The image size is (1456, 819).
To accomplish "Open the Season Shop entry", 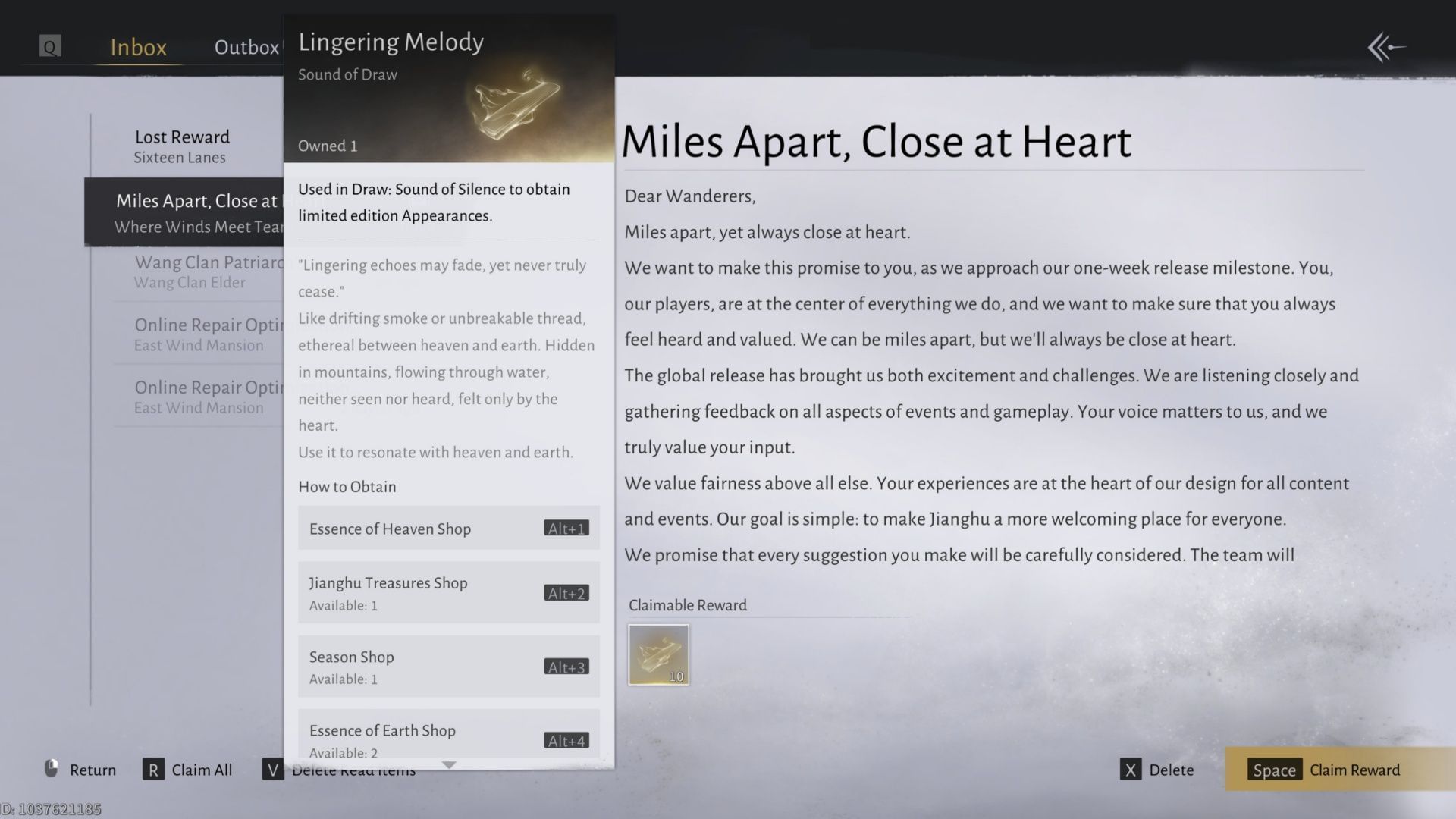I will coord(448,666).
